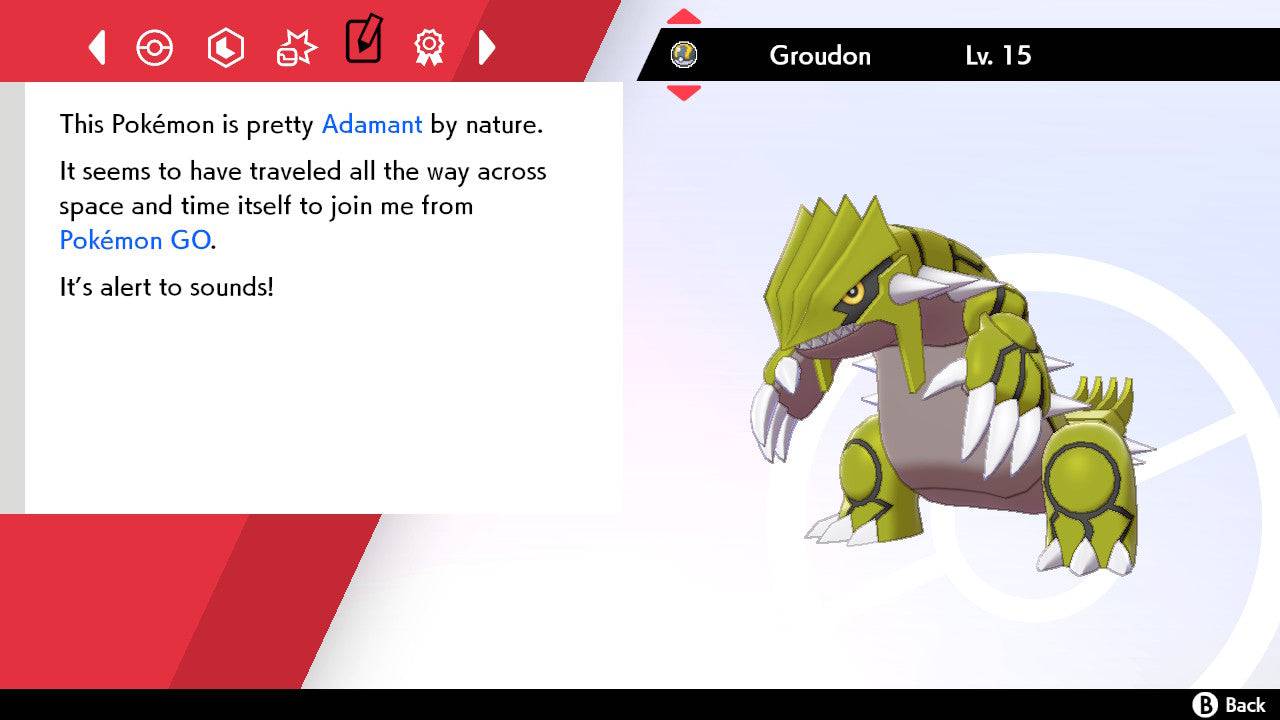
Task: Select the Groudon name label
Action: (x=820, y=56)
